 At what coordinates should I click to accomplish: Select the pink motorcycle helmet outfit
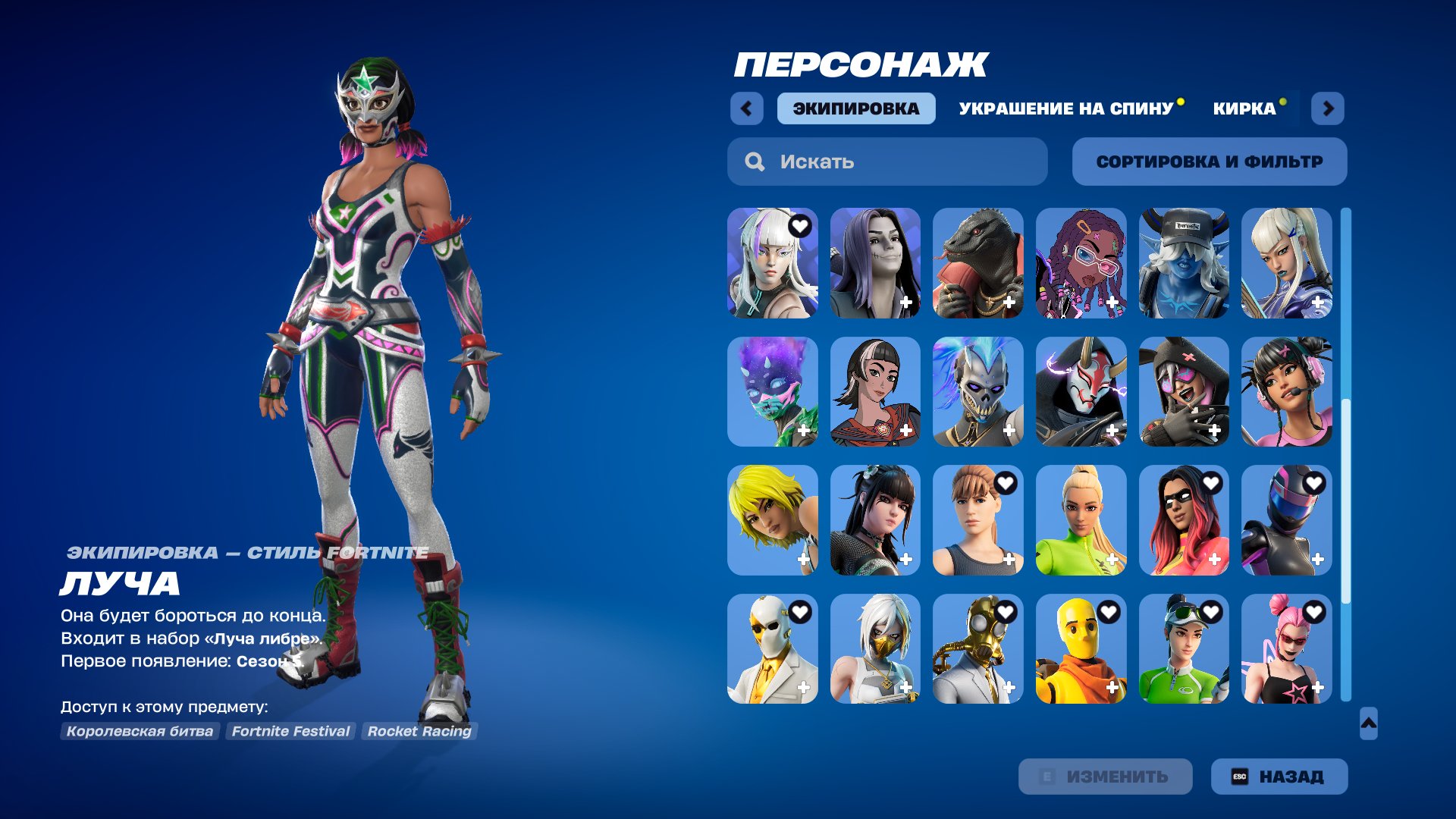coord(1286,520)
